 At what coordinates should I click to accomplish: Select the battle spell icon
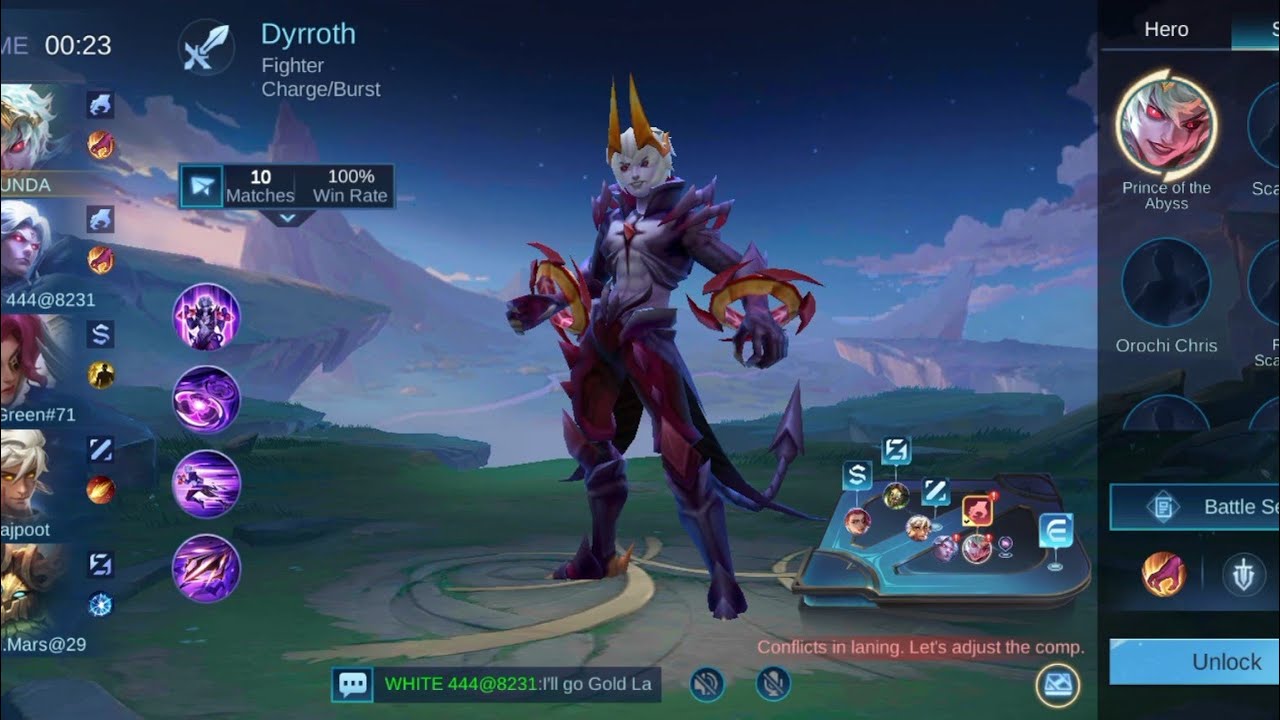[x=1164, y=575]
